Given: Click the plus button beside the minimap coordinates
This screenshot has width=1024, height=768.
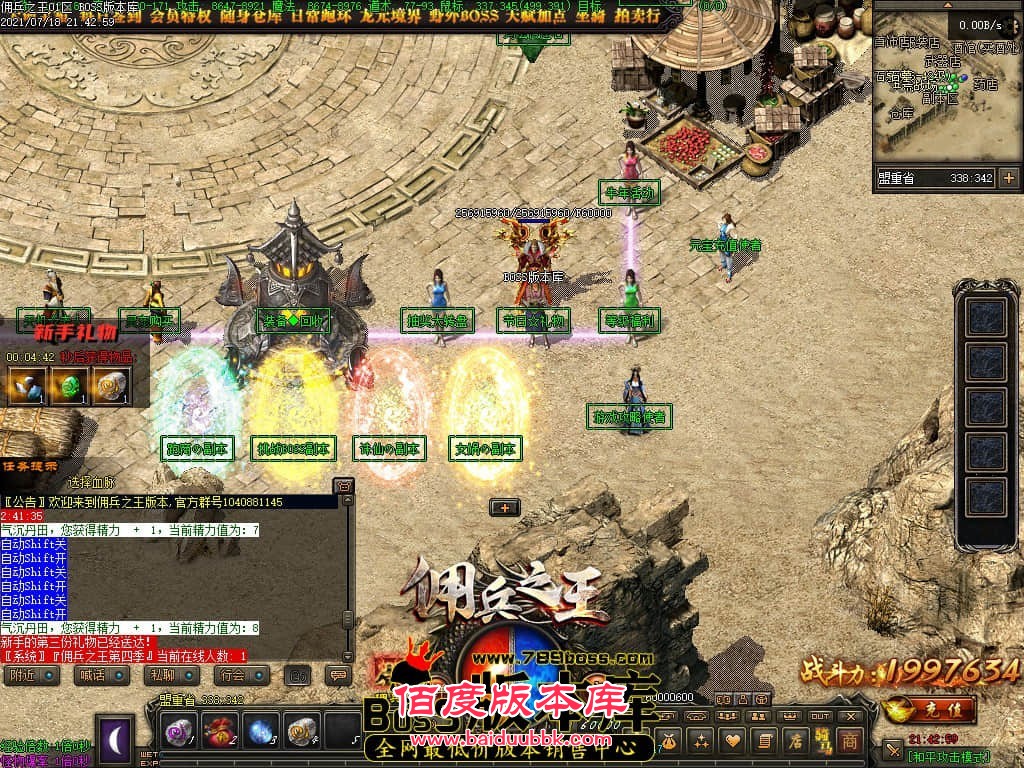Looking at the screenshot, I should (x=1008, y=178).
